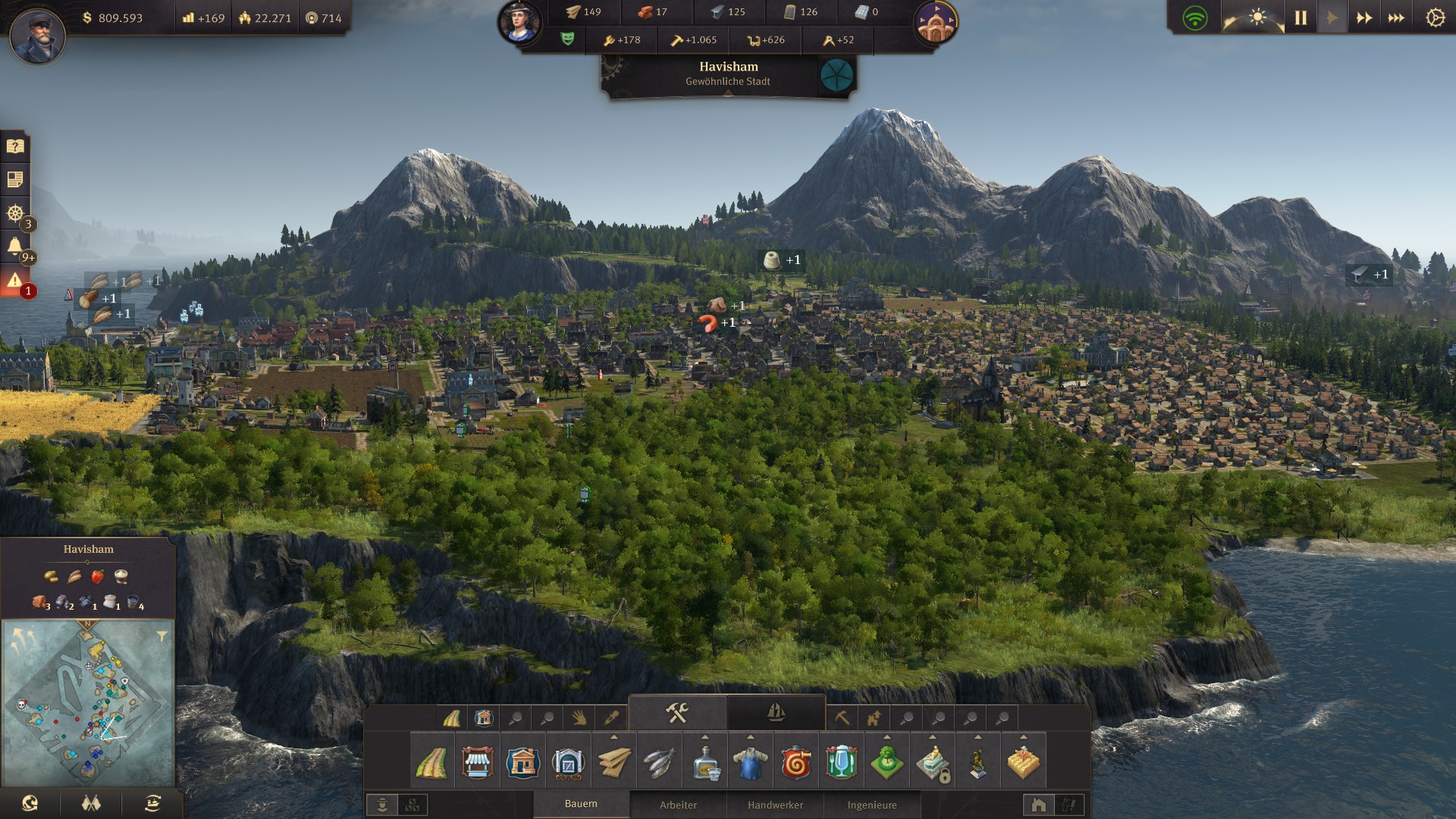Open the warning alert with red badge

click(15, 281)
